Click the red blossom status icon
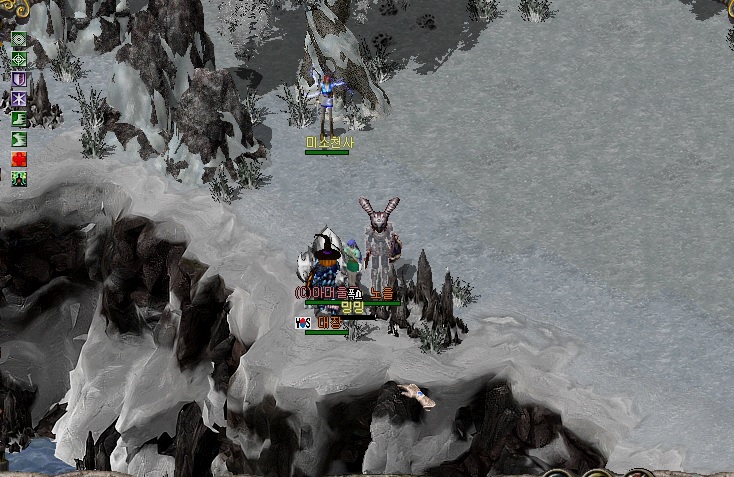734x477 pixels. [18, 159]
